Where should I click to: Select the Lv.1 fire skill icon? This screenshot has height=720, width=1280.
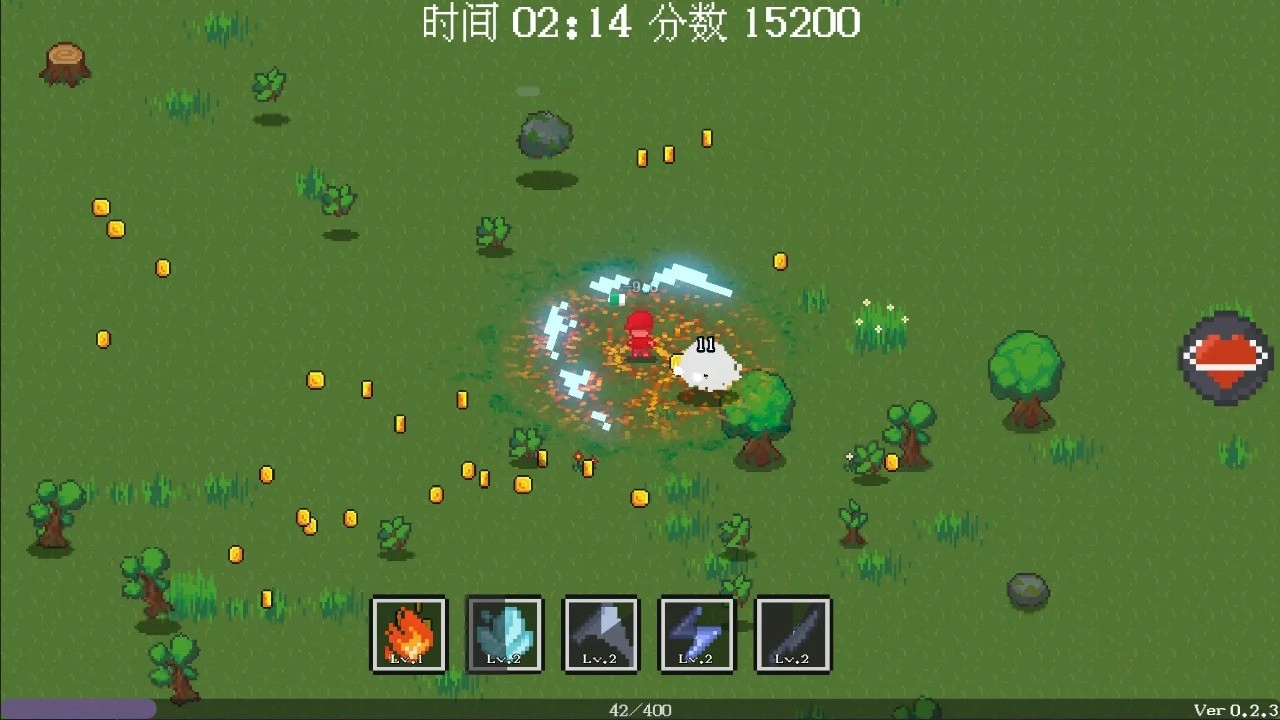409,634
